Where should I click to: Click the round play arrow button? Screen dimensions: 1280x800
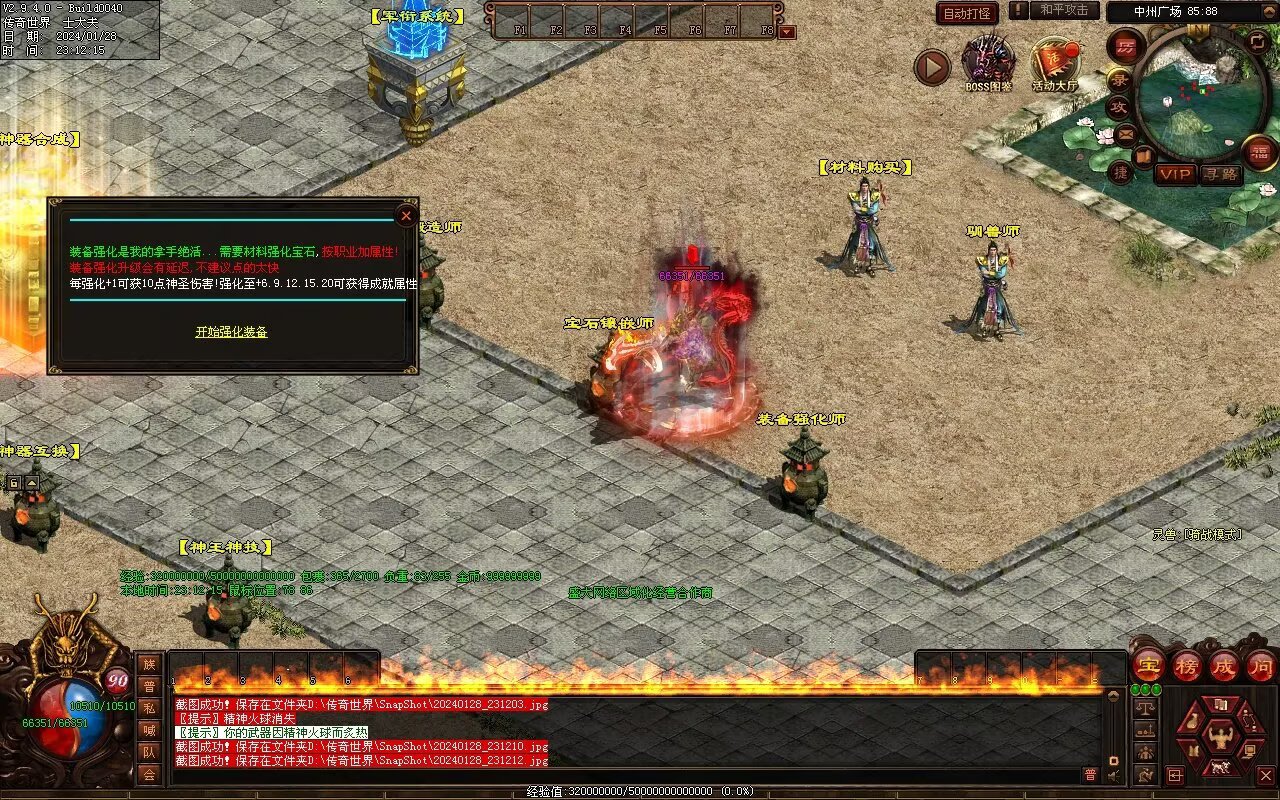(x=932, y=68)
